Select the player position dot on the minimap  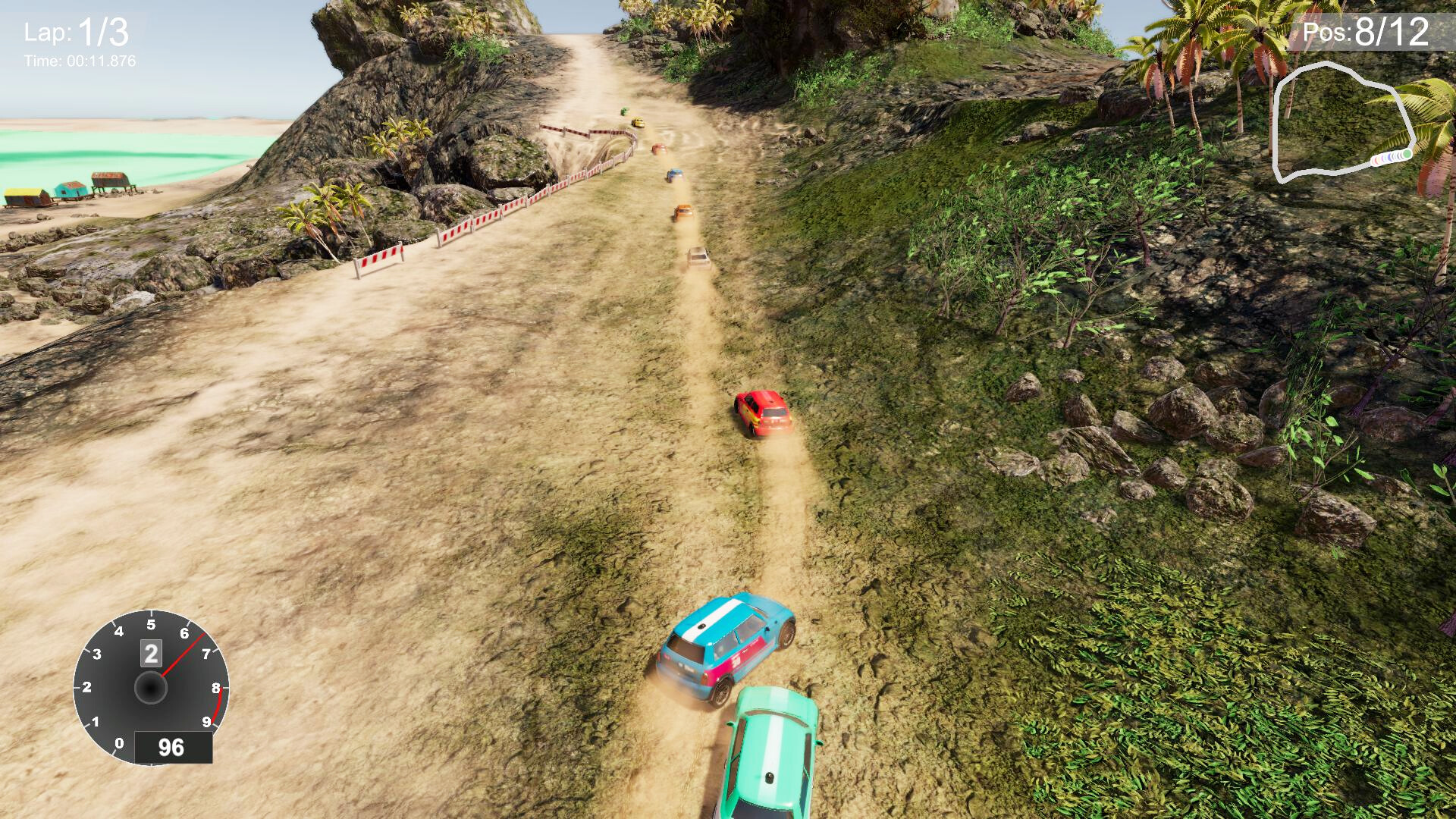click(1407, 154)
